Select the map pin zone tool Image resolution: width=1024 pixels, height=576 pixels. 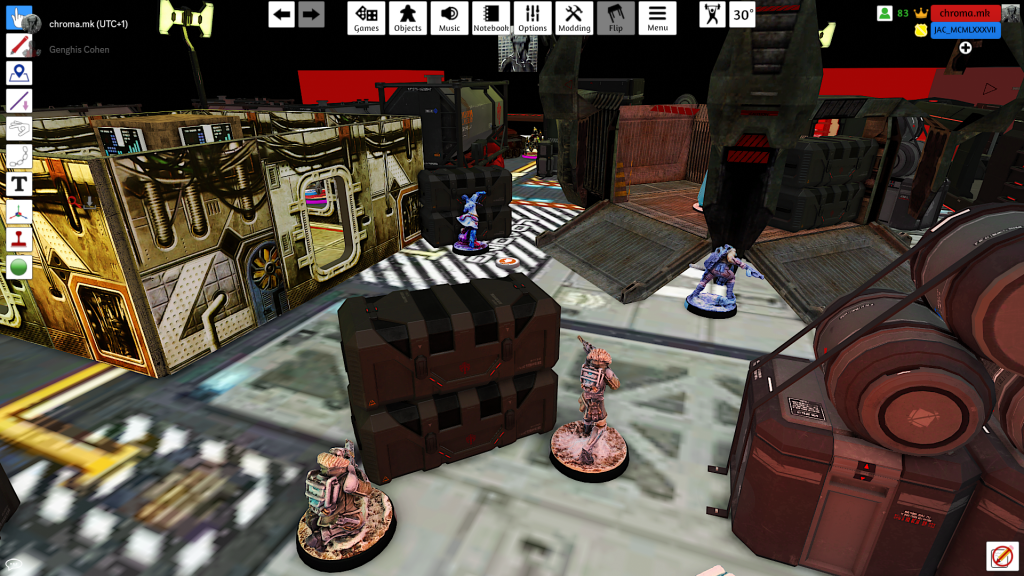[x=19, y=73]
